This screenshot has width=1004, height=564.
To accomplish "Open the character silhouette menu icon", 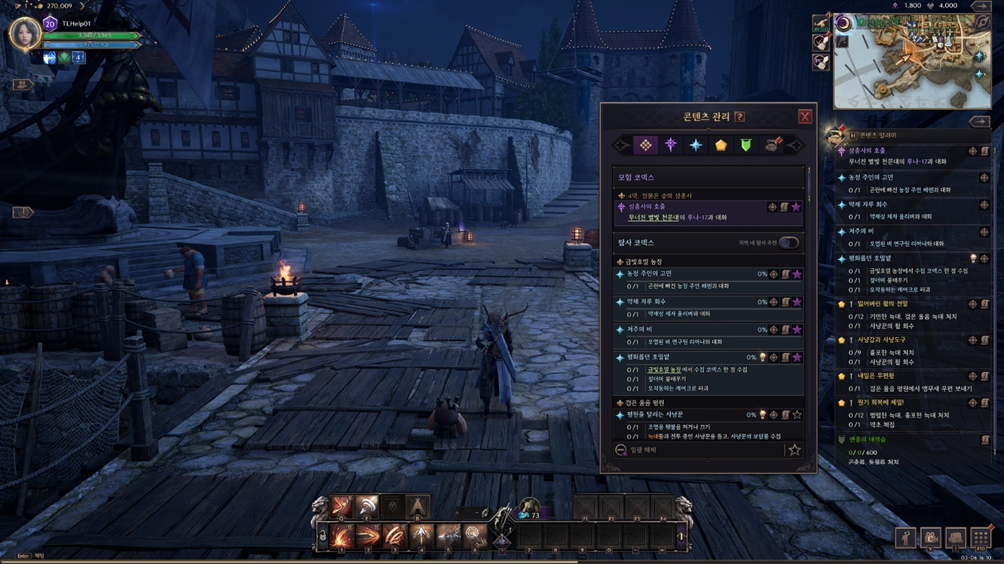I will click(x=905, y=538).
